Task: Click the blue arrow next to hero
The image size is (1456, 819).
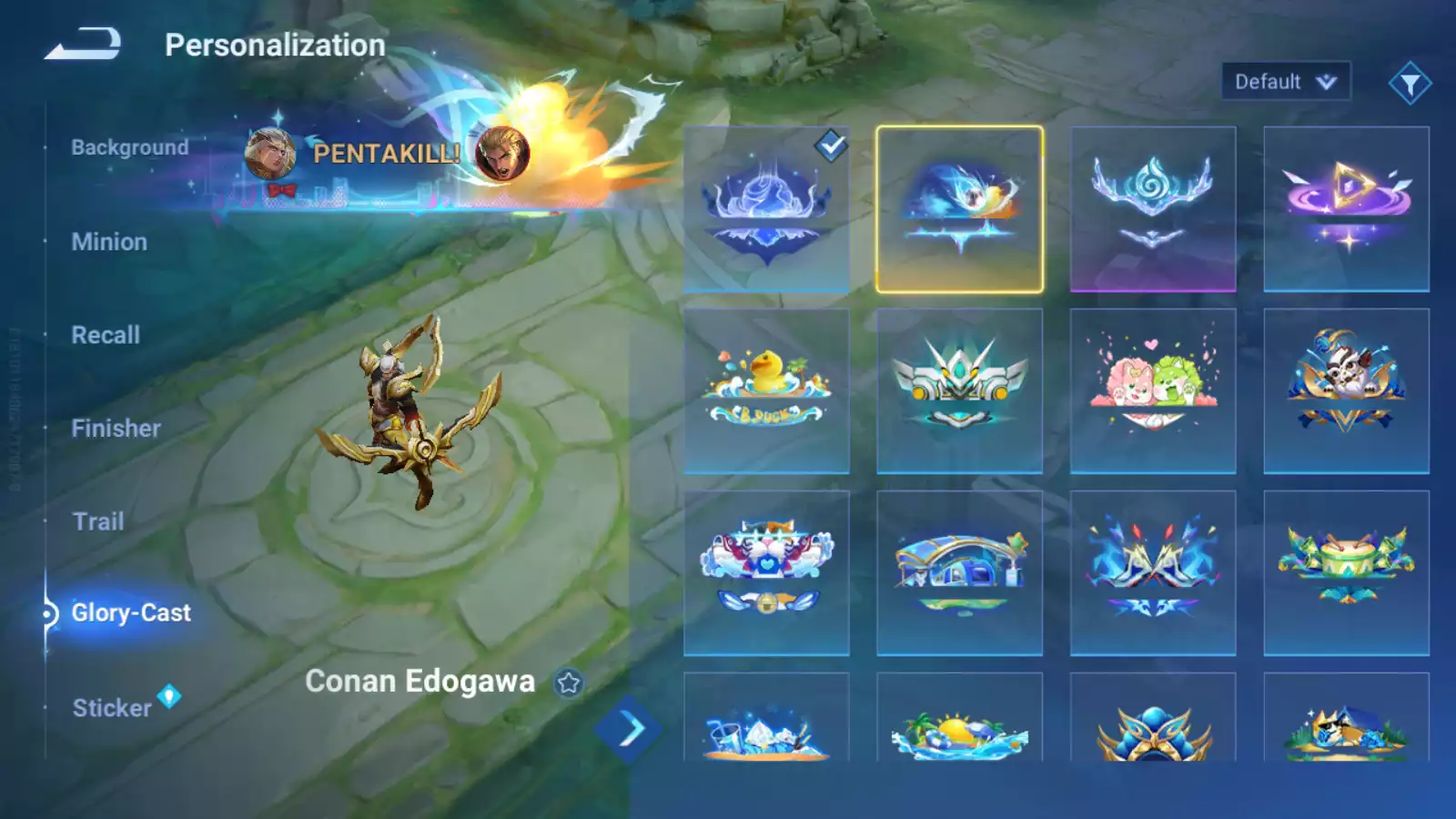Action: tap(630, 729)
